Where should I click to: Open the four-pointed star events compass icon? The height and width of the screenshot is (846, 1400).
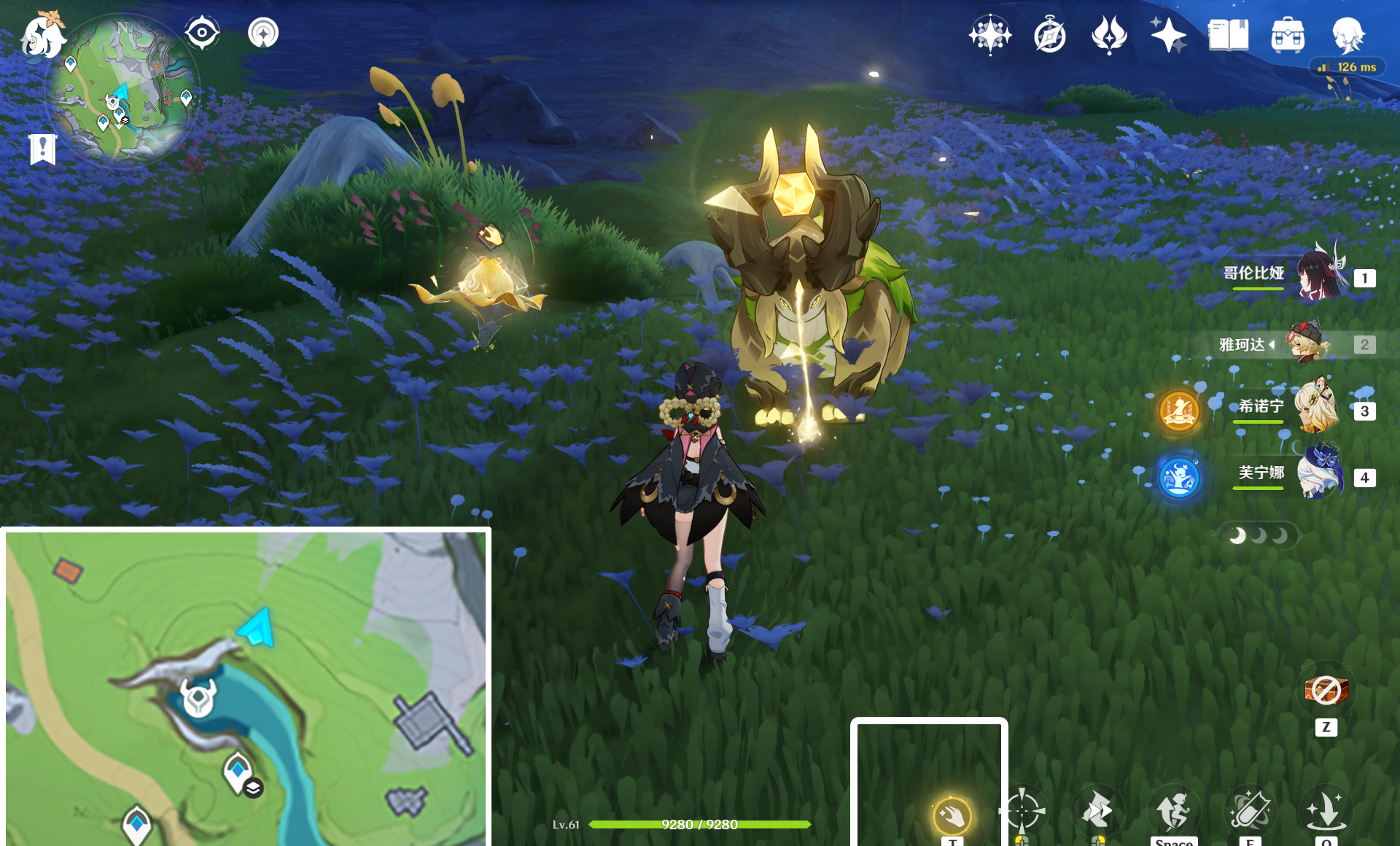[989, 35]
